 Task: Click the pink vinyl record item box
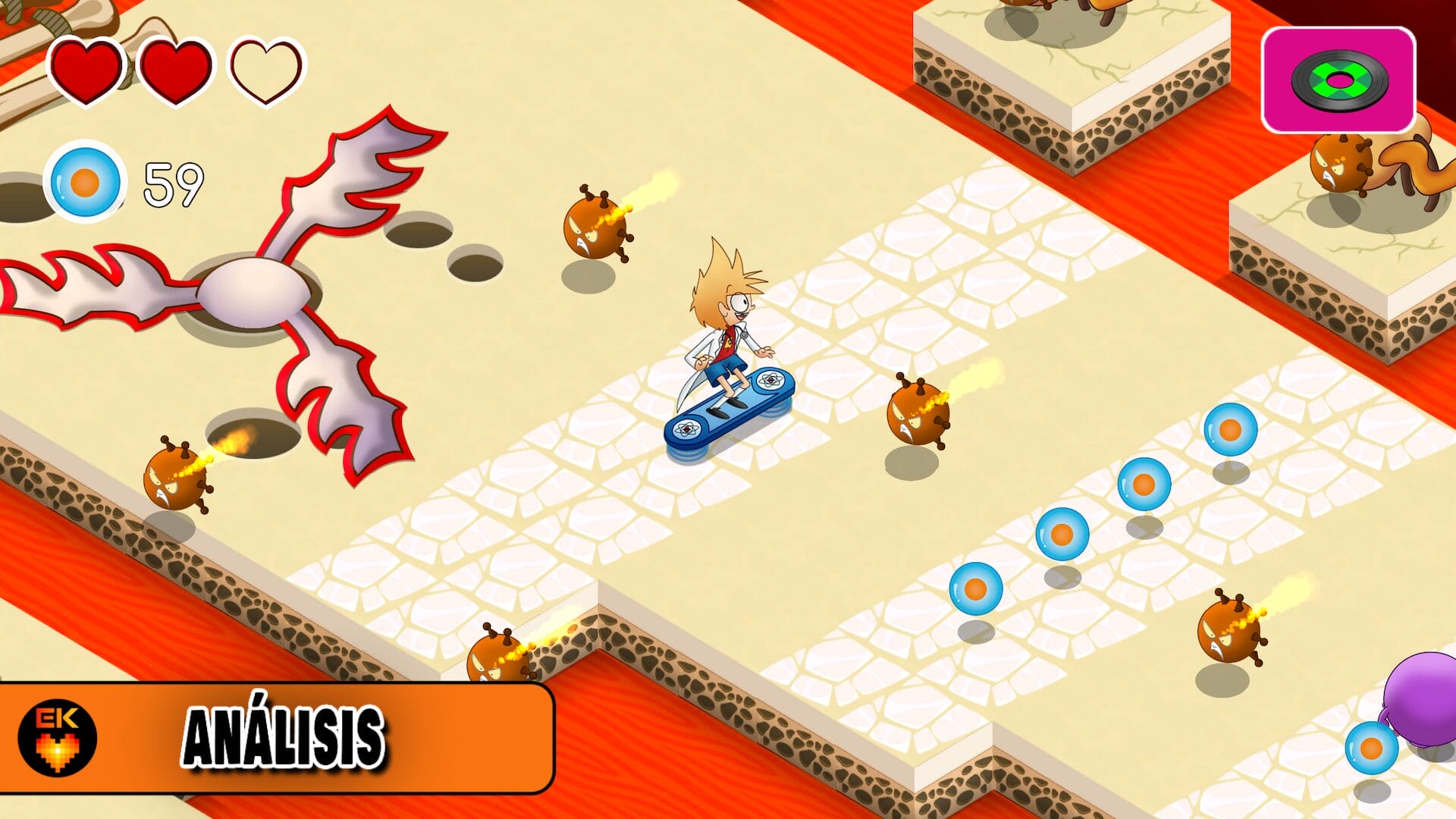click(1338, 80)
